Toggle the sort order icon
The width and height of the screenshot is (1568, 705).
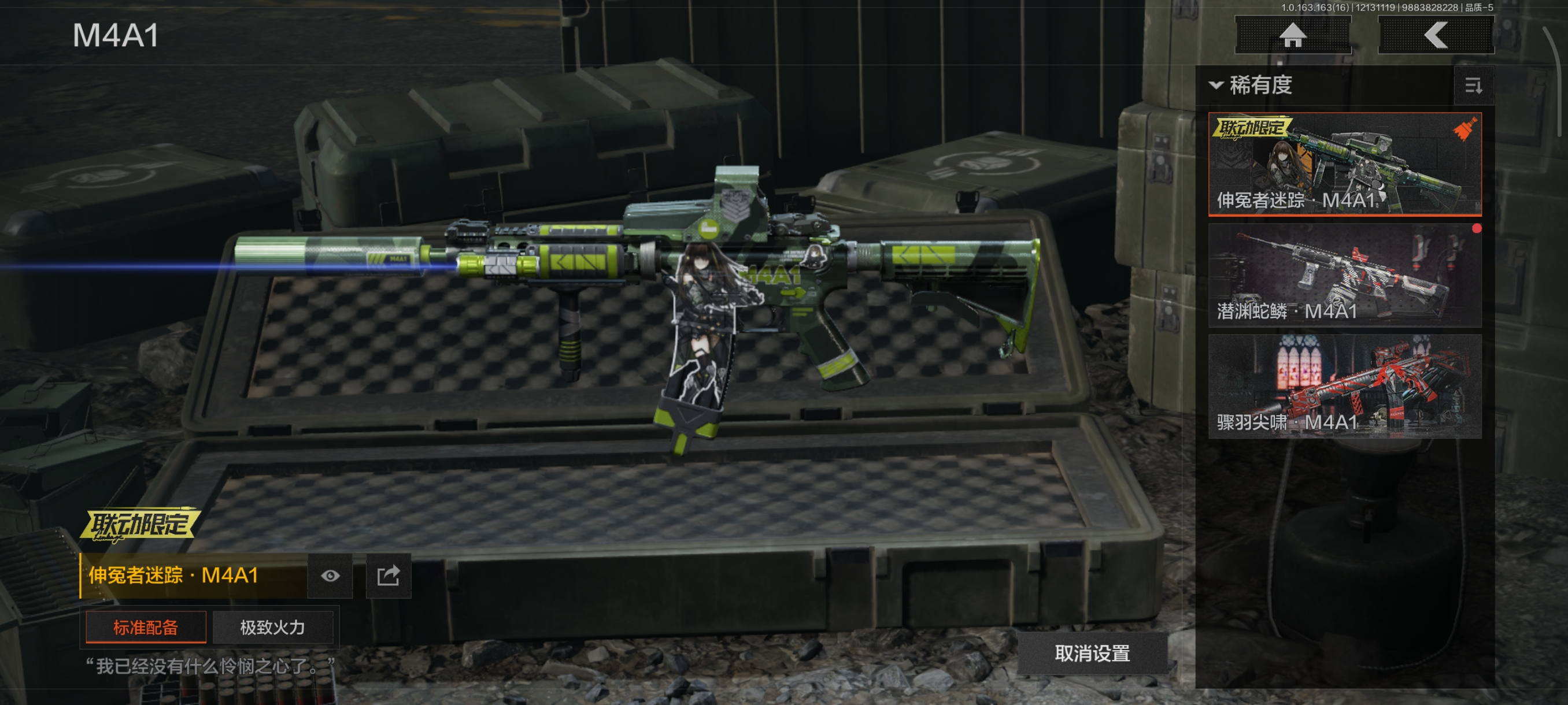click(x=1473, y=86)
